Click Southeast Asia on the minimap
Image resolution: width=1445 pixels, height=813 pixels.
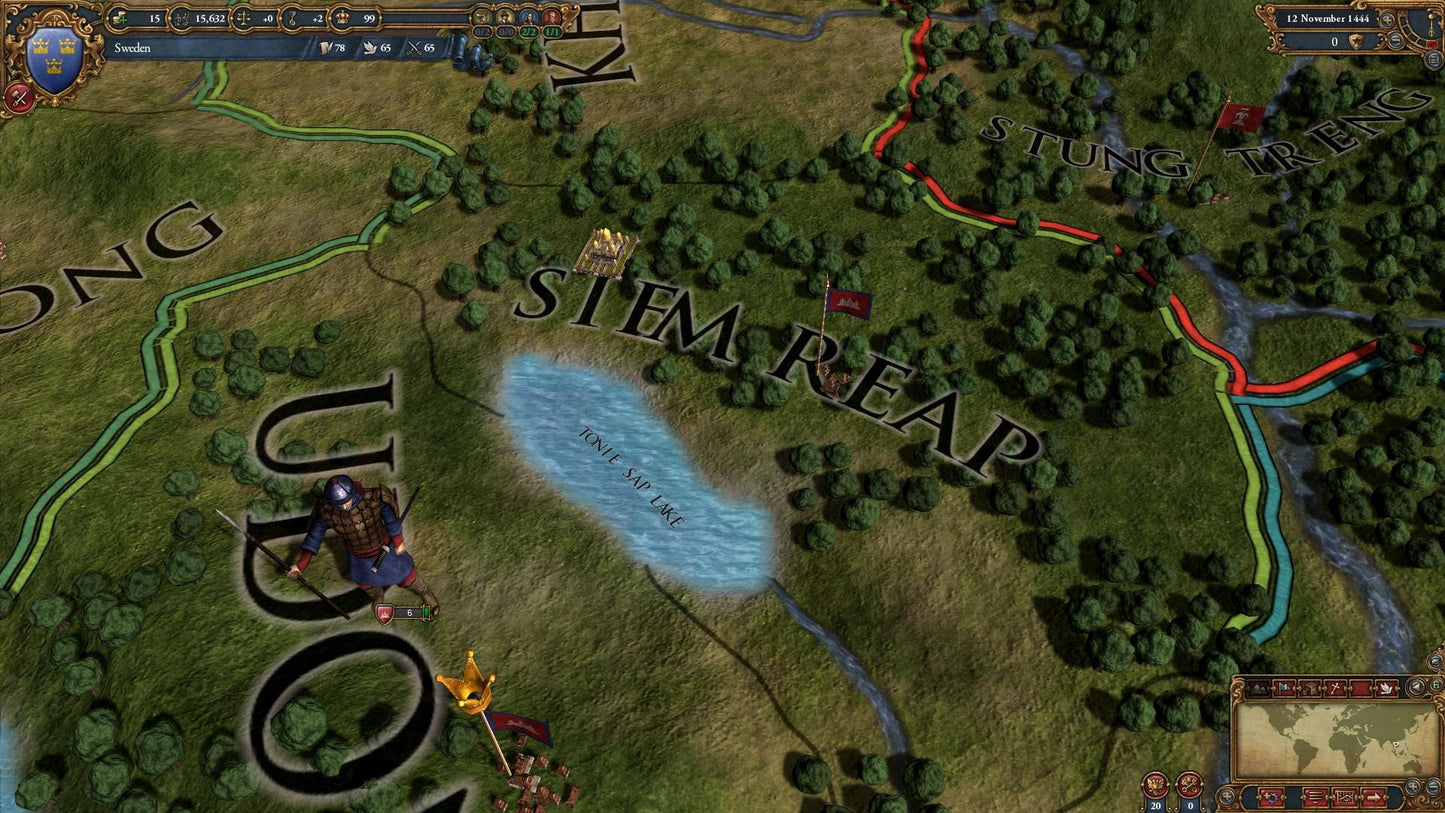1395,745
